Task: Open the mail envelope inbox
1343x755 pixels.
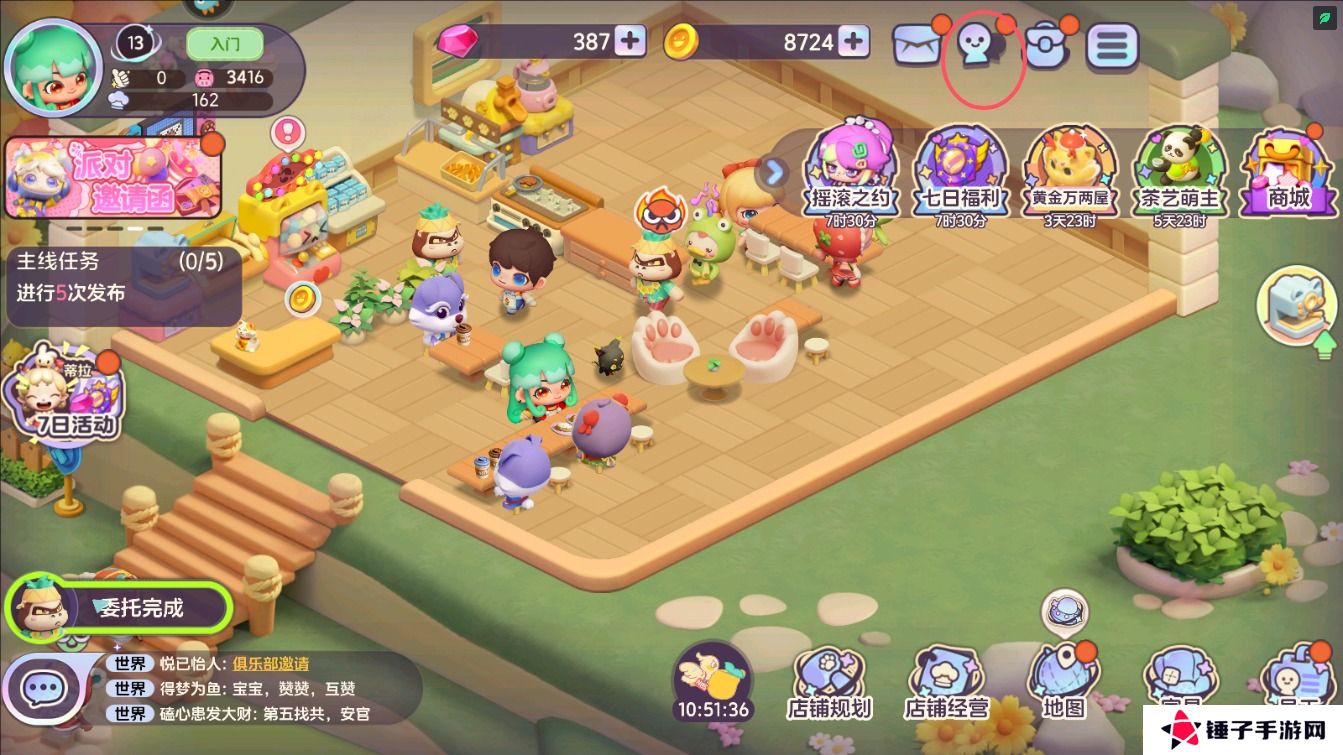Action: pyautogui.click(x=917, y=45)
